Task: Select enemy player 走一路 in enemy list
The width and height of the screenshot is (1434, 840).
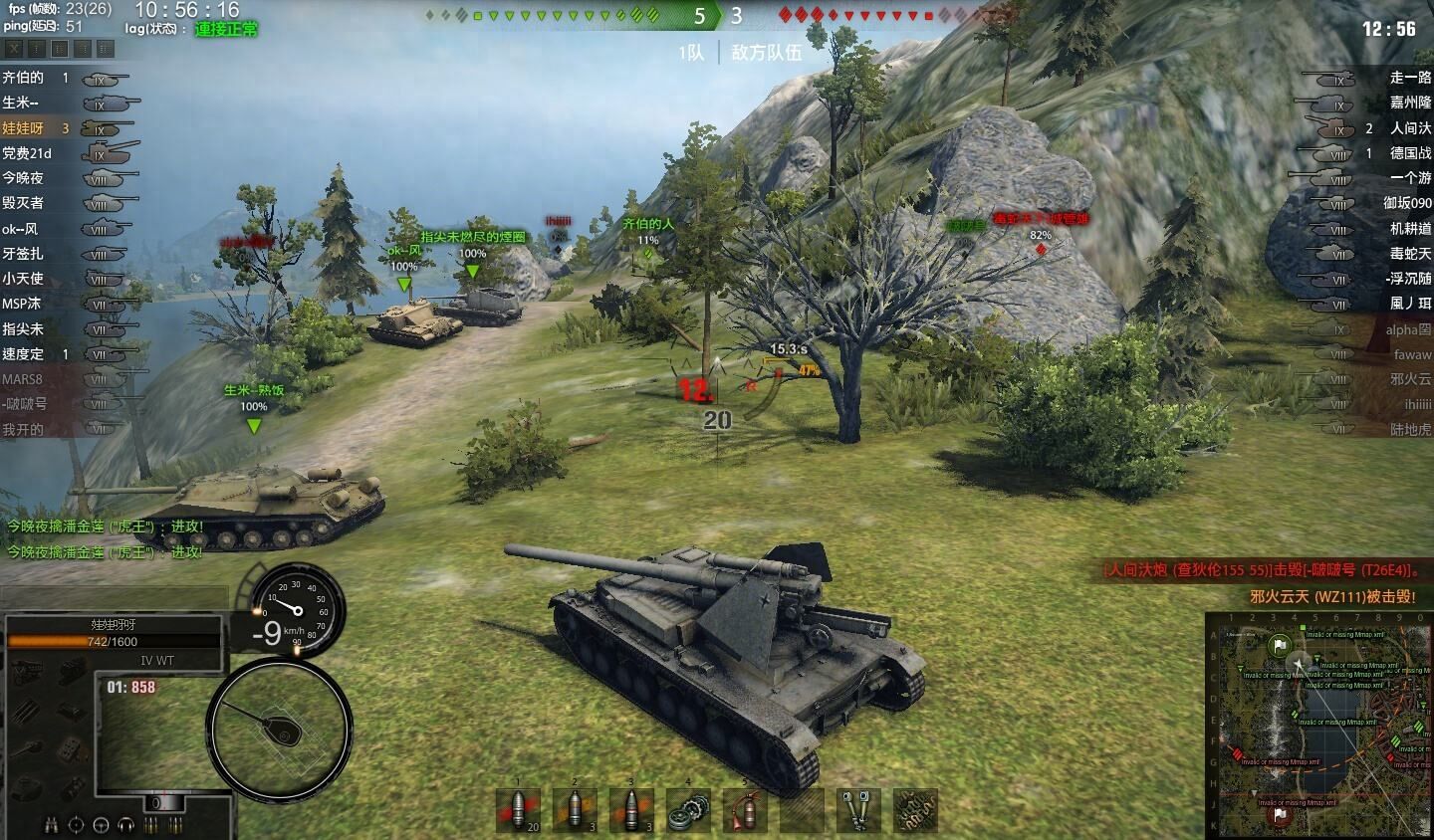Action: click(x=1410, y=78)
